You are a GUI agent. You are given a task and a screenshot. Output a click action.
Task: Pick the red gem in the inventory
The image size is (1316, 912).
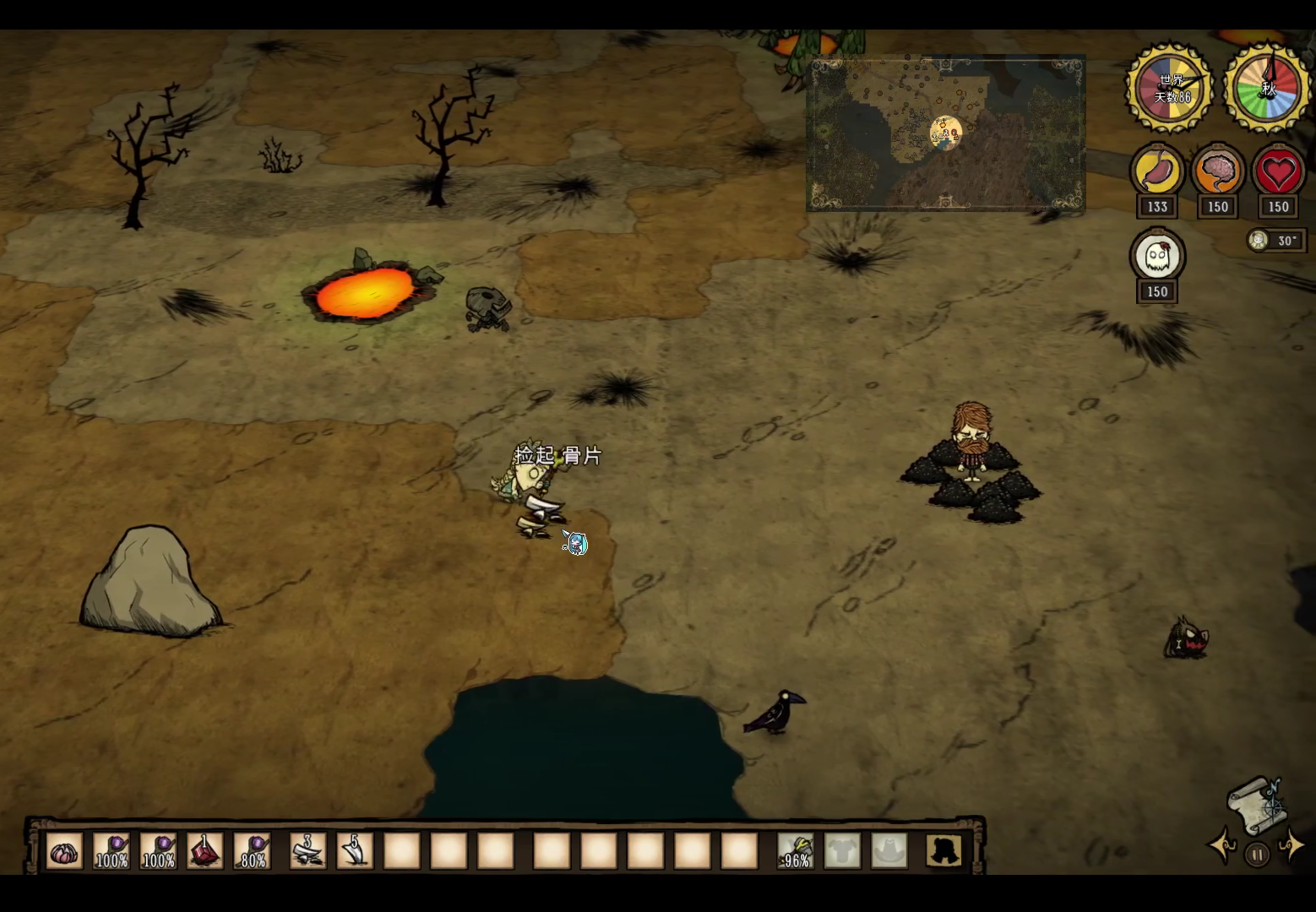pyautogui.click(x=205, y=851)
